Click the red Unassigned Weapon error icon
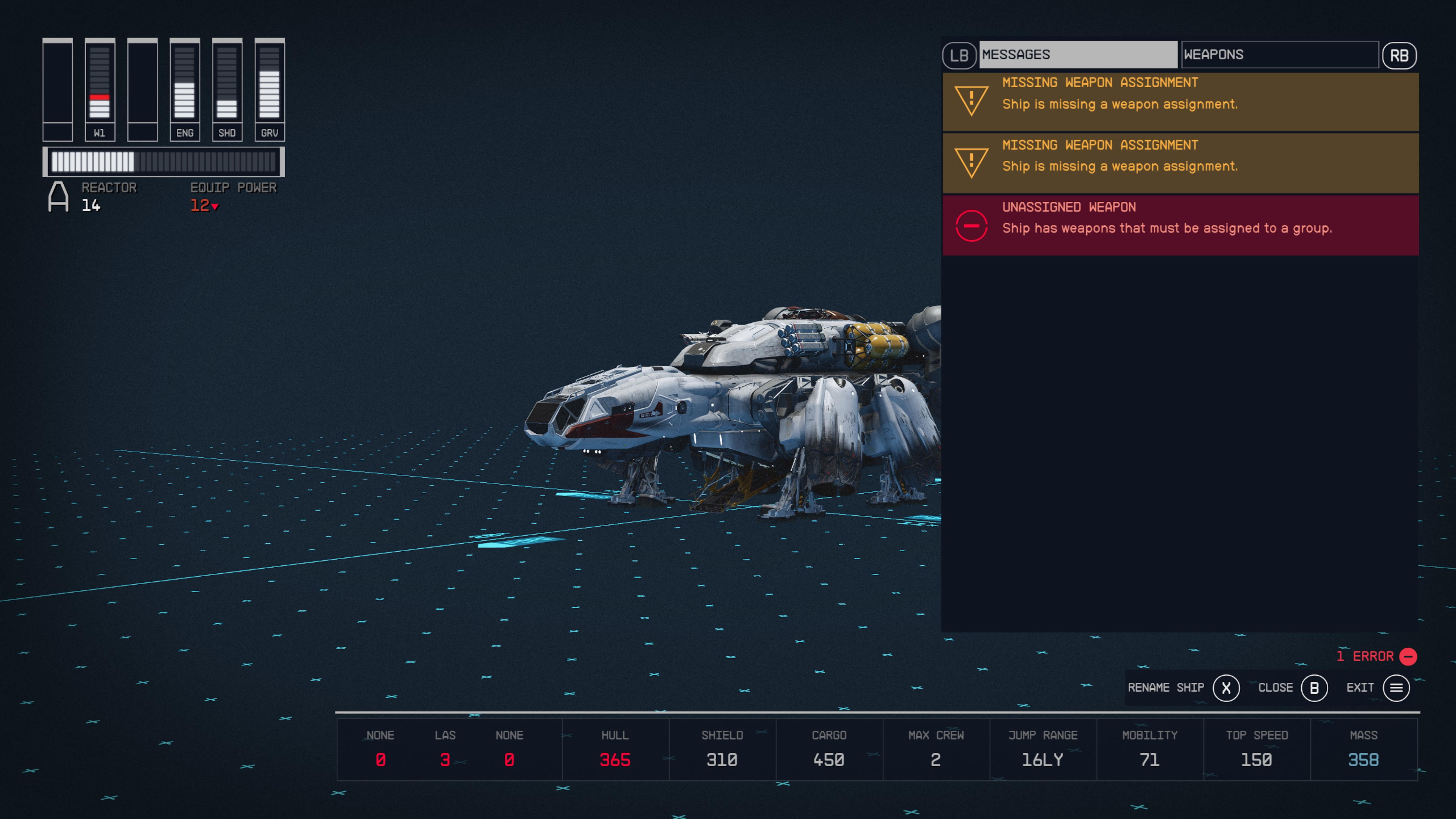Viewport: 1456px width, 819px height. [x=971, y=226]
